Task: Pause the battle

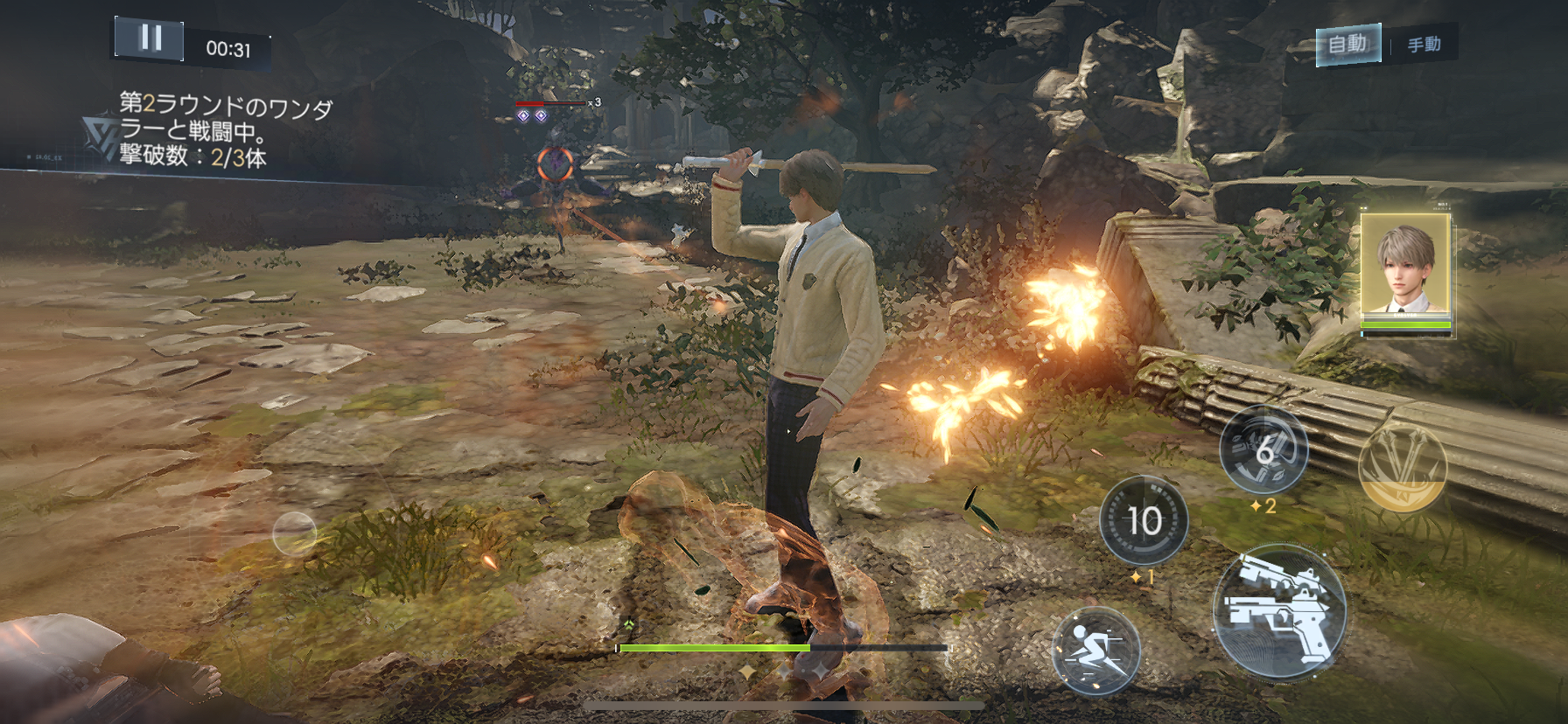Action: pos(150,38)
